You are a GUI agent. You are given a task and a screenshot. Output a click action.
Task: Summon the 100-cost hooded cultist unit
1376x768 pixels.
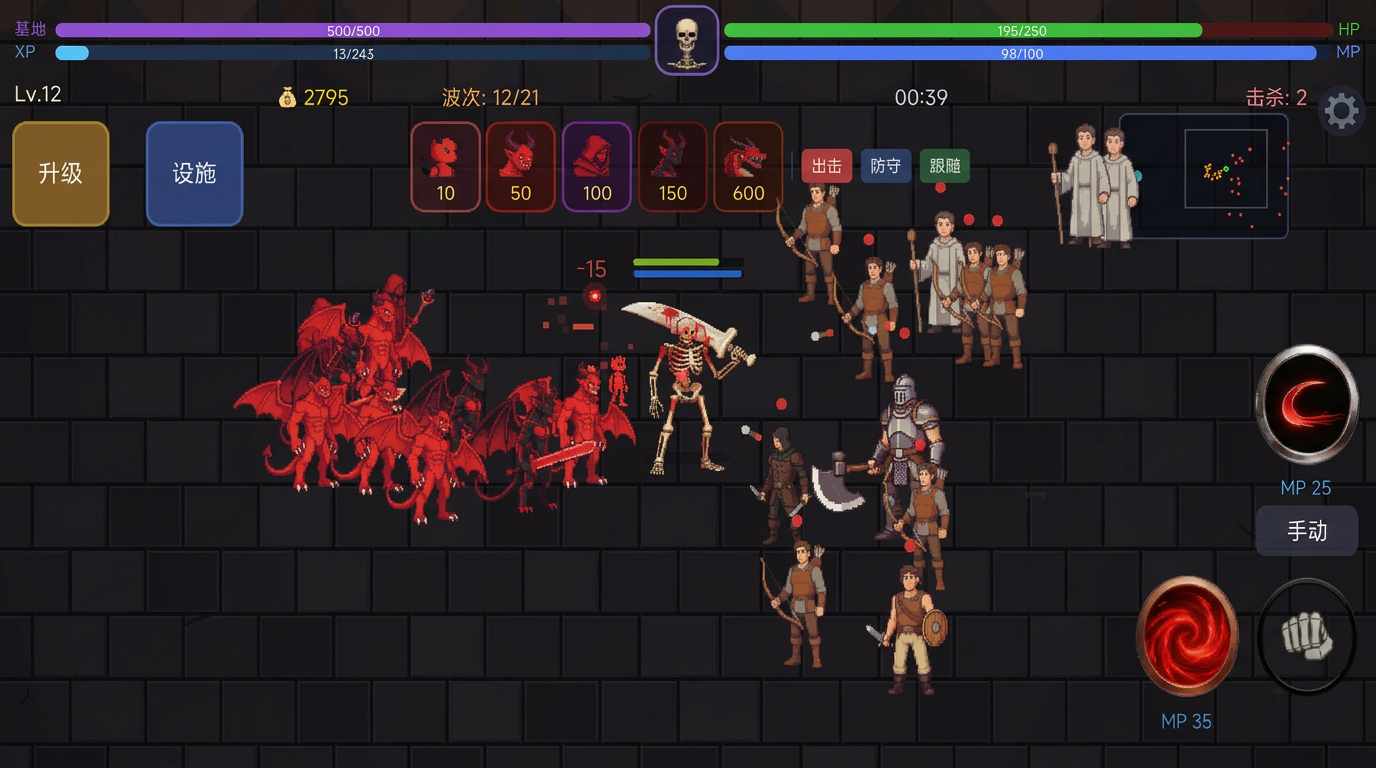point(597,167)
